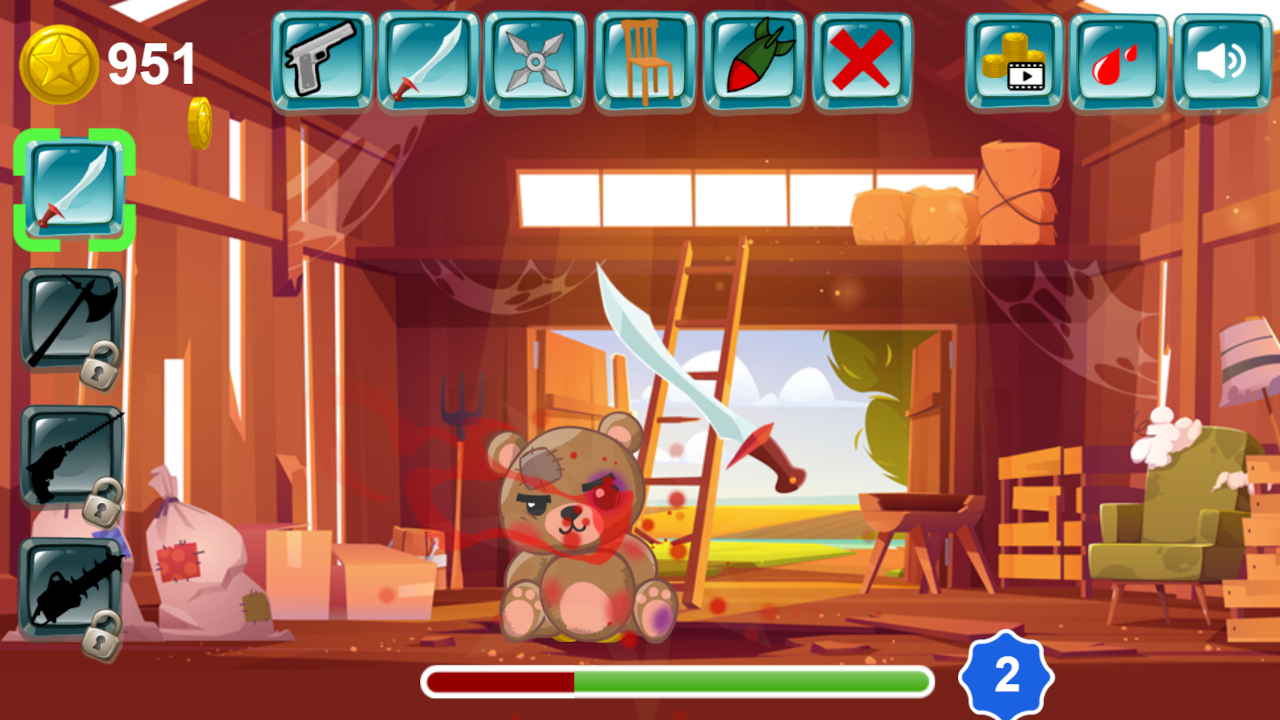This screenshot has height=720, width=1280.
Task: Click the level 2 badge
Action: [1006, 676]
